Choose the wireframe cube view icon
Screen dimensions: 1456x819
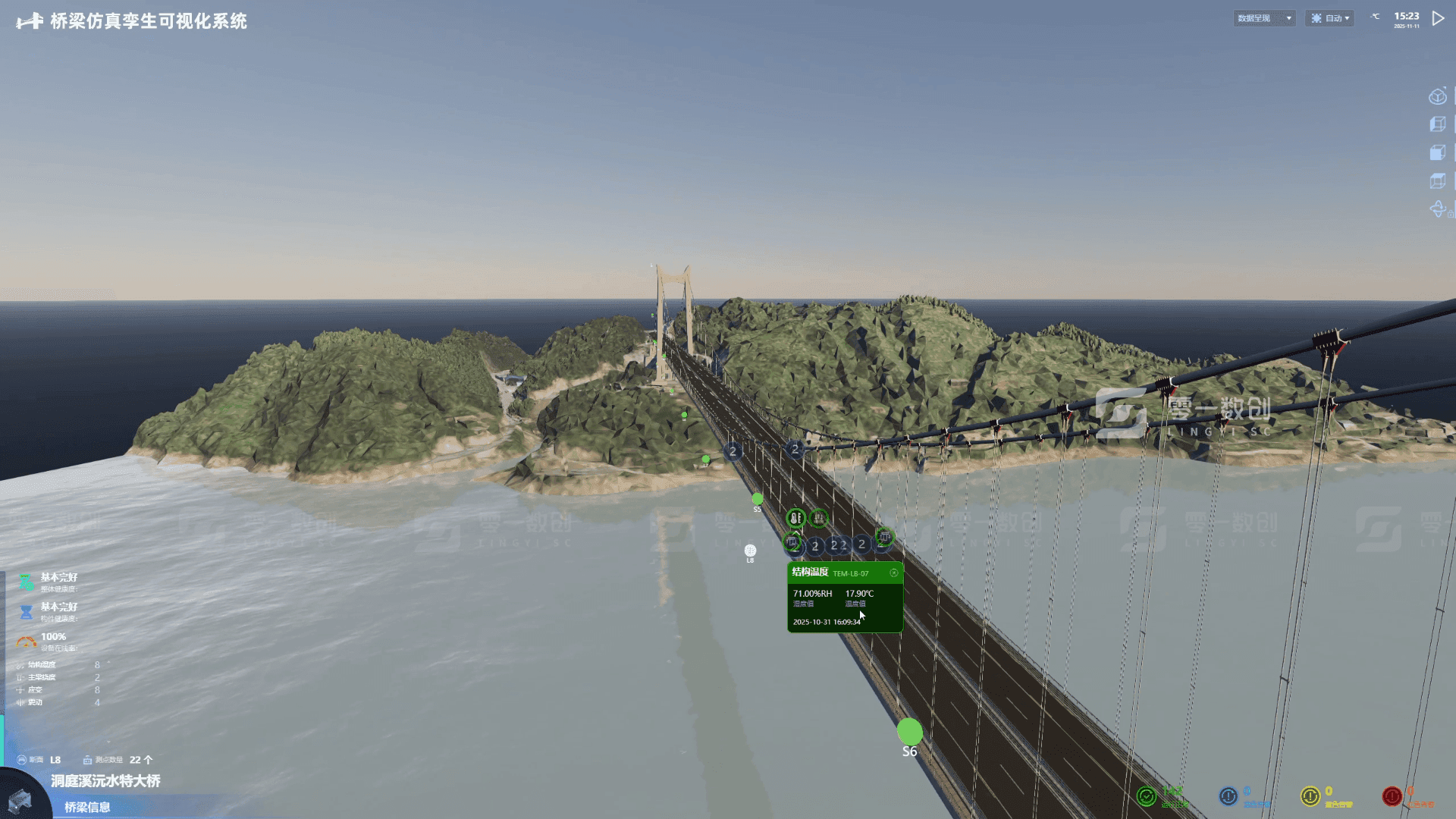pos(1437,124)
